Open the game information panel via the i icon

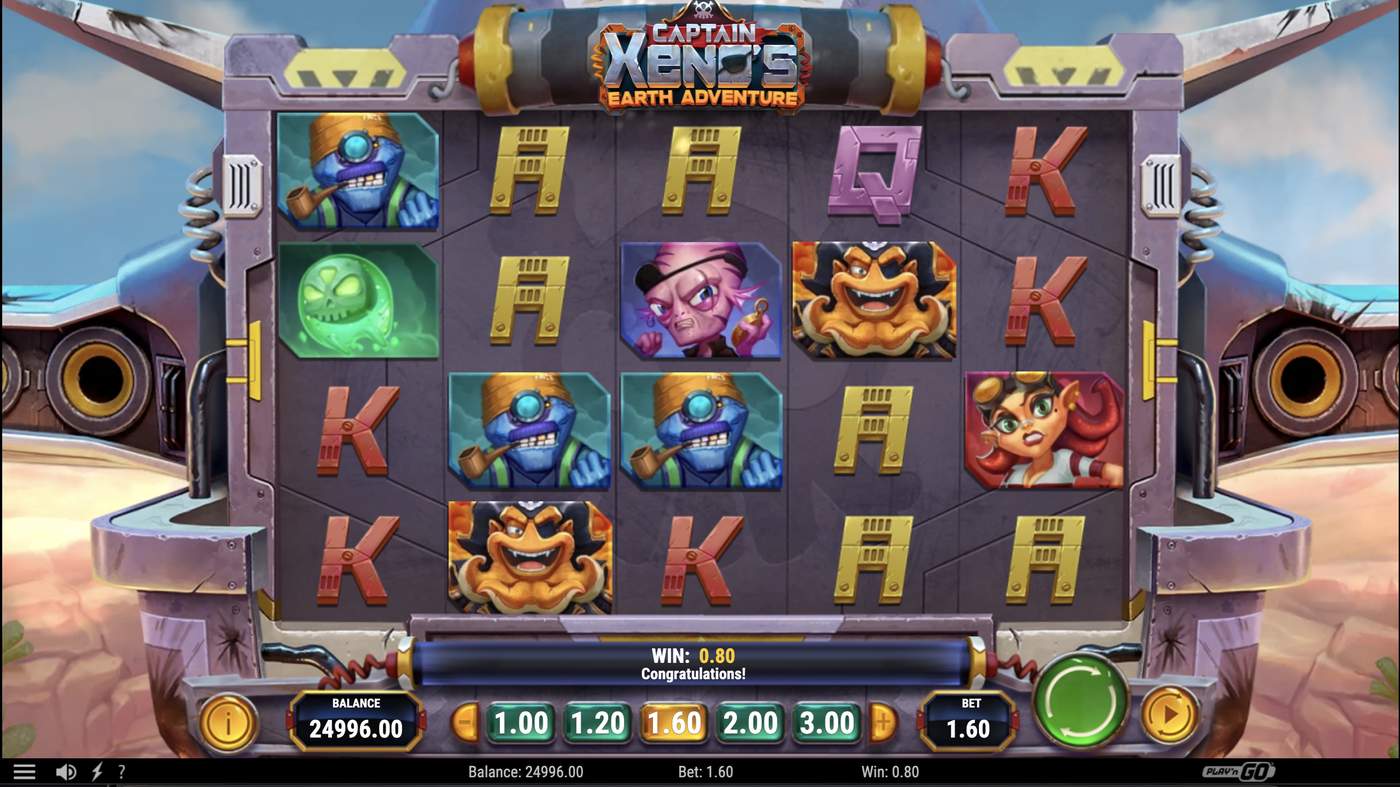point(228,722)
